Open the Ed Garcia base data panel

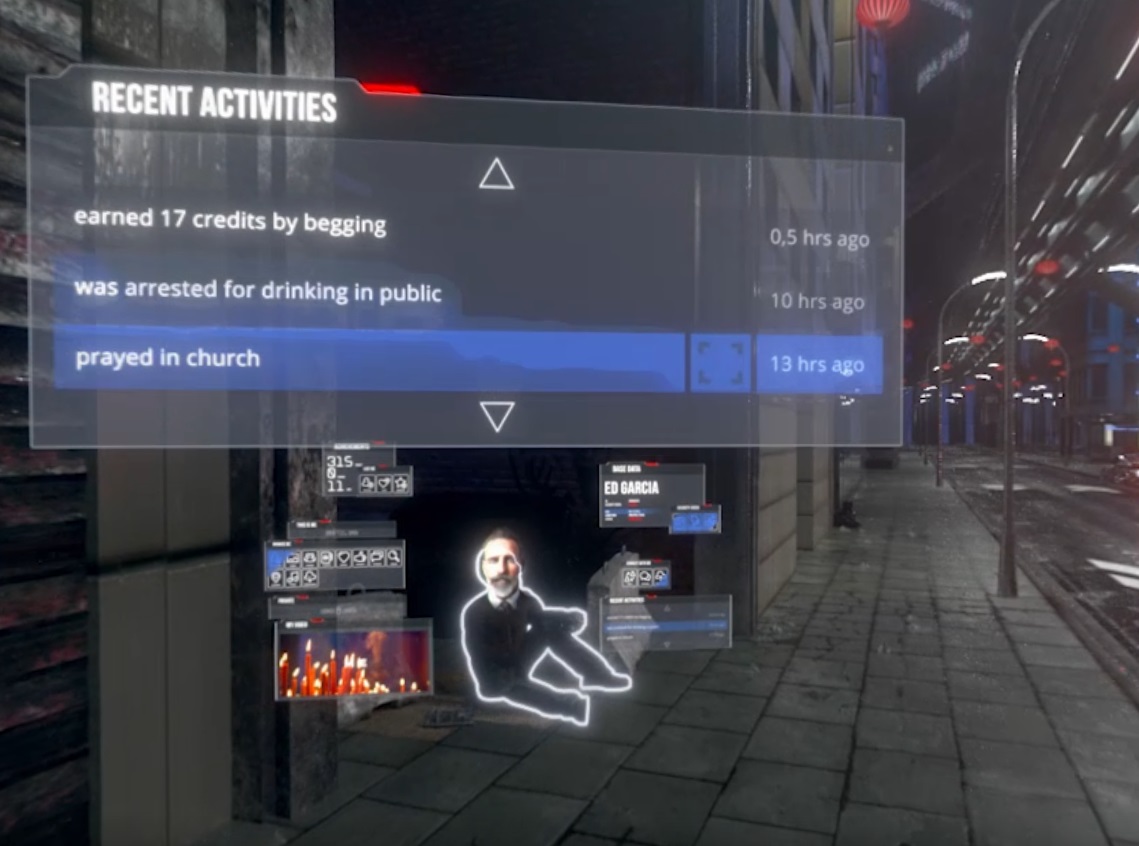(651, 494)
